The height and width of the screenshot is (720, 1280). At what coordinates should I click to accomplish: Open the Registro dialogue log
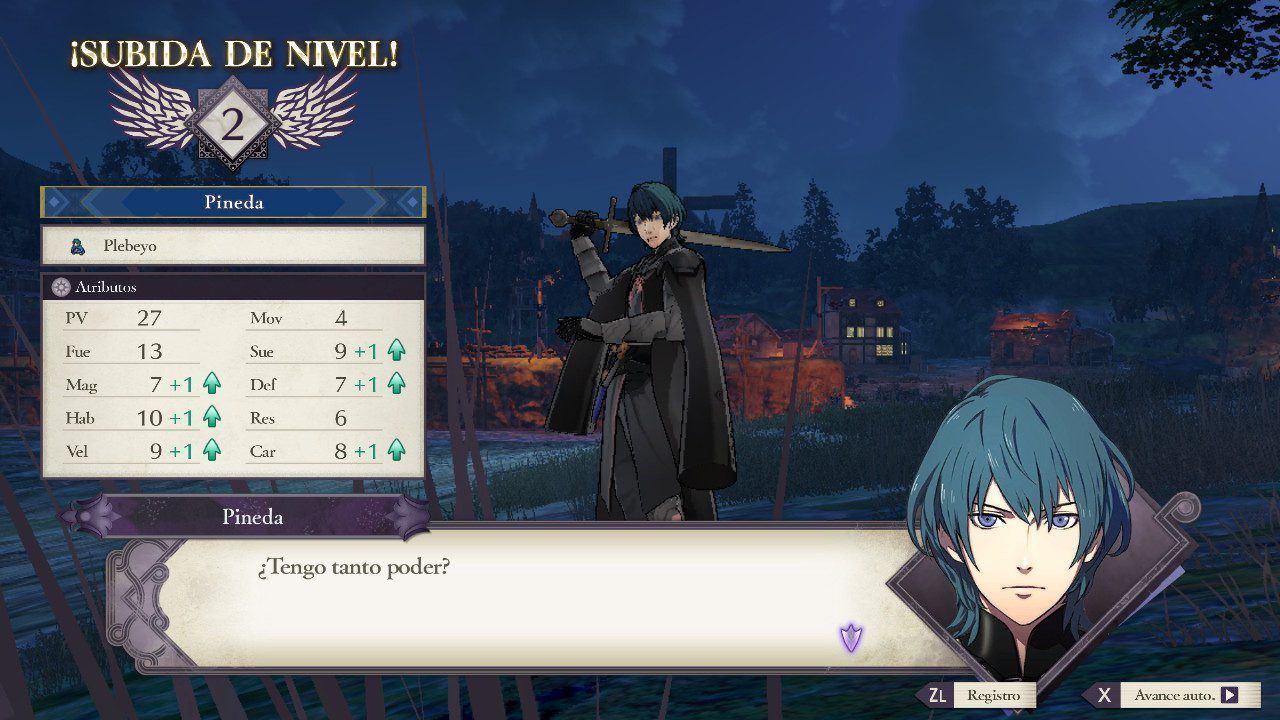979,695
